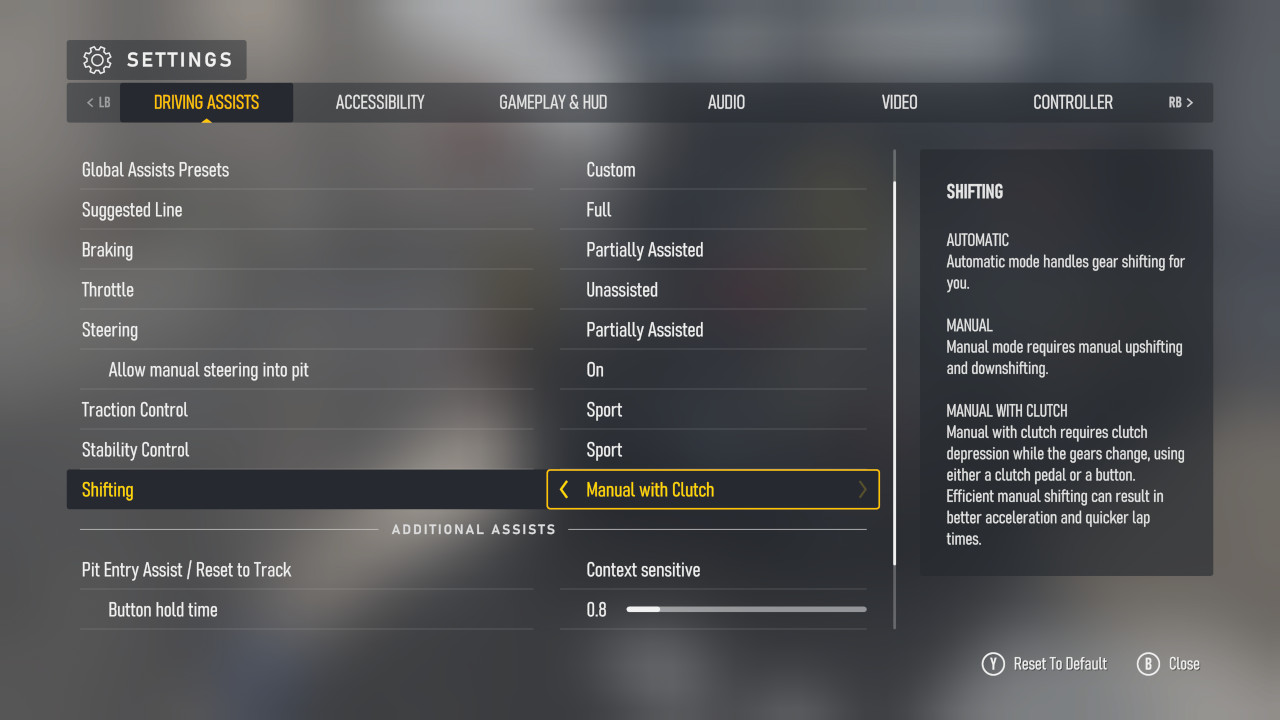
Task: Open the Video settings tab
Action: click(899, 102)
